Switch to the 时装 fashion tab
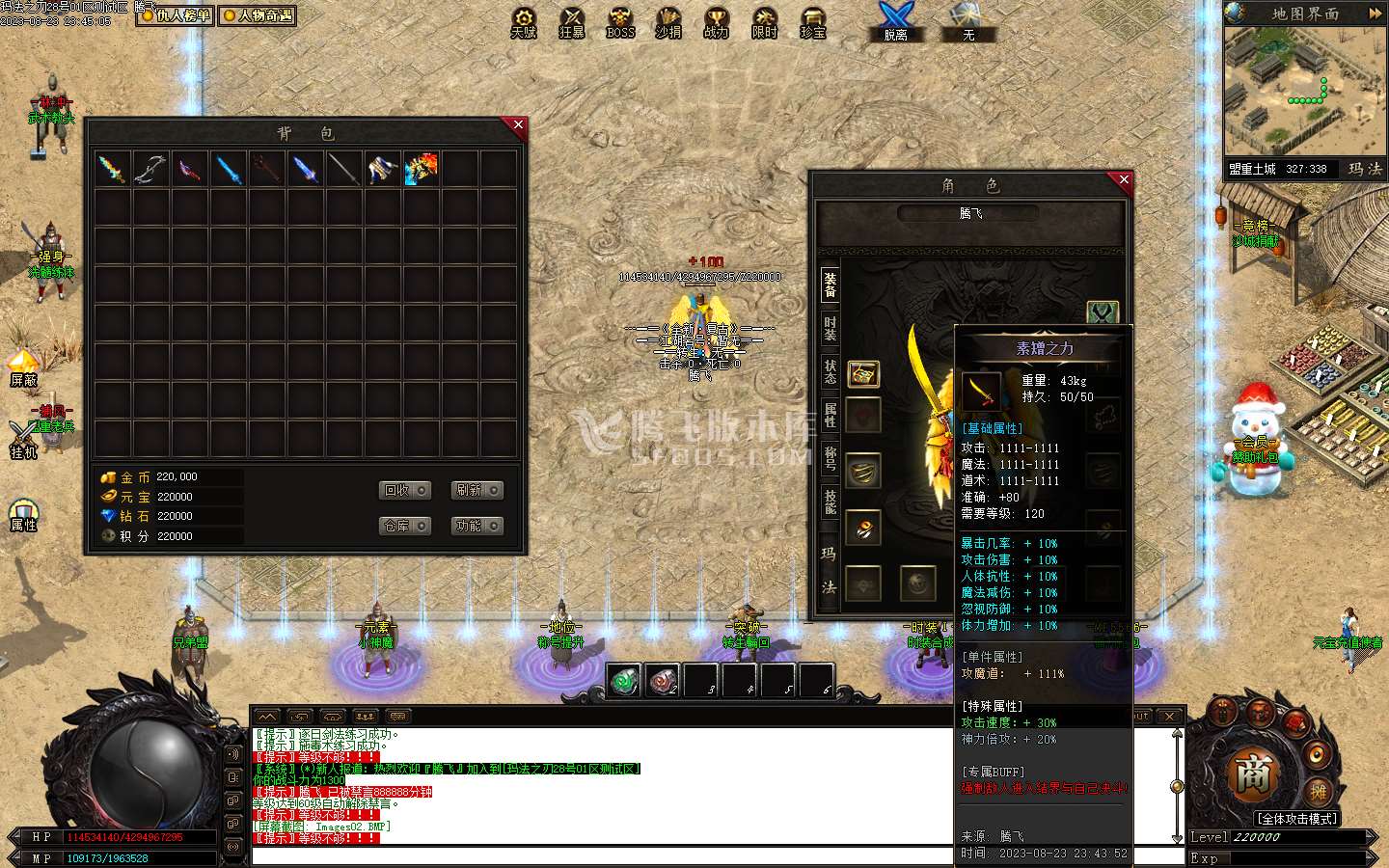 pos(830,328)
